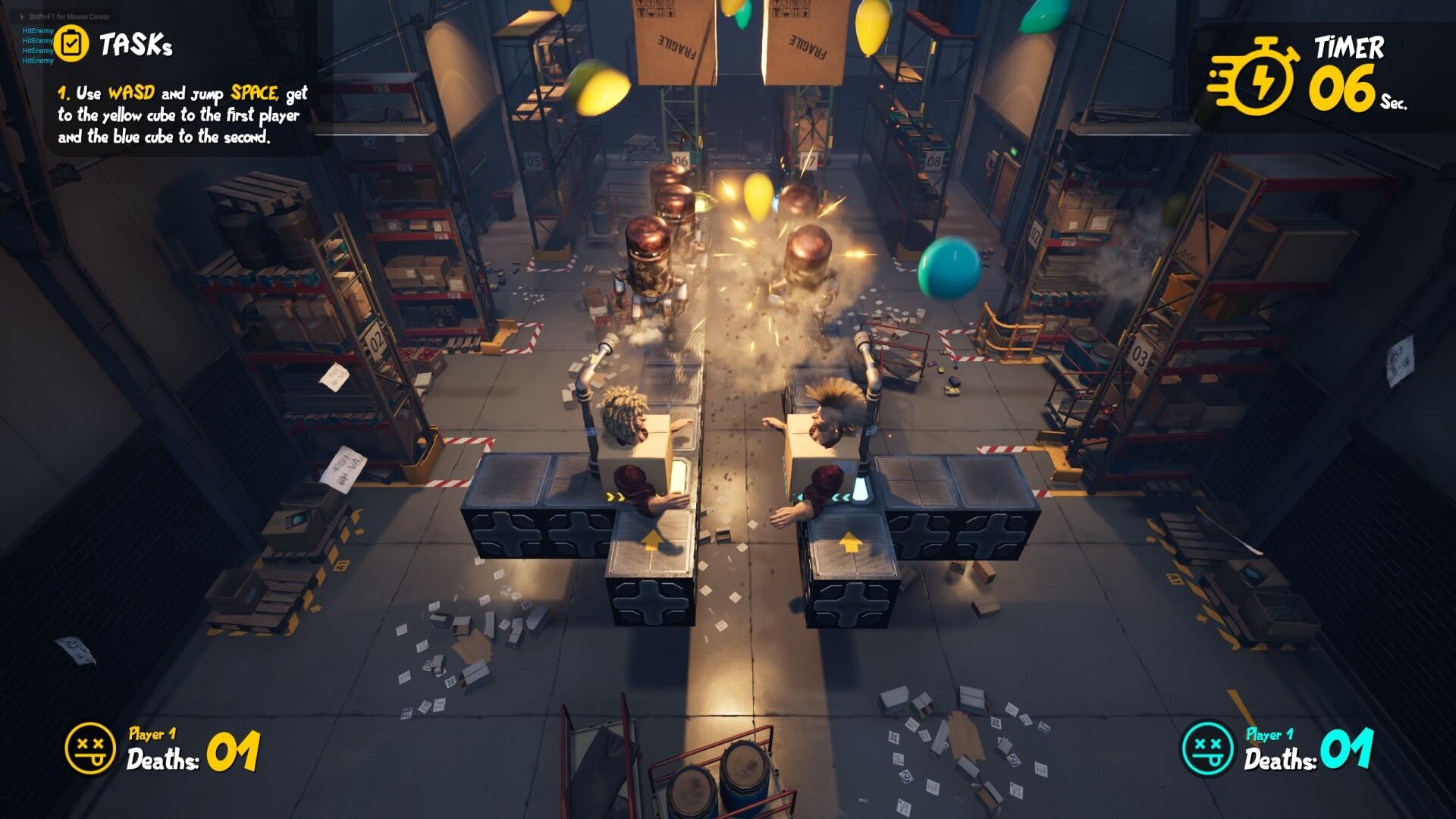The image size is (1456, 819).
Task: Select the TASKs header label
Action: click(x=138, y=44)
